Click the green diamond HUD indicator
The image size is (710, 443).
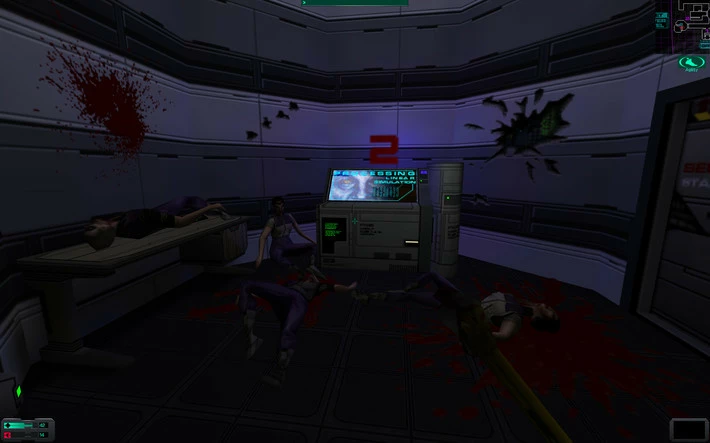(17, 391)
